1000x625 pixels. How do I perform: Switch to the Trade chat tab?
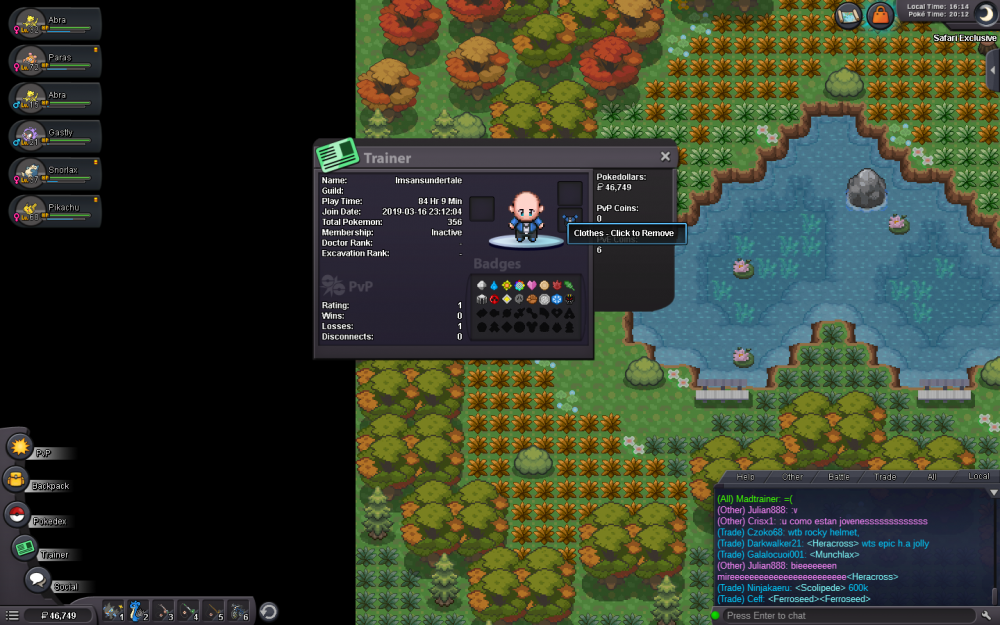pos(885,477)
